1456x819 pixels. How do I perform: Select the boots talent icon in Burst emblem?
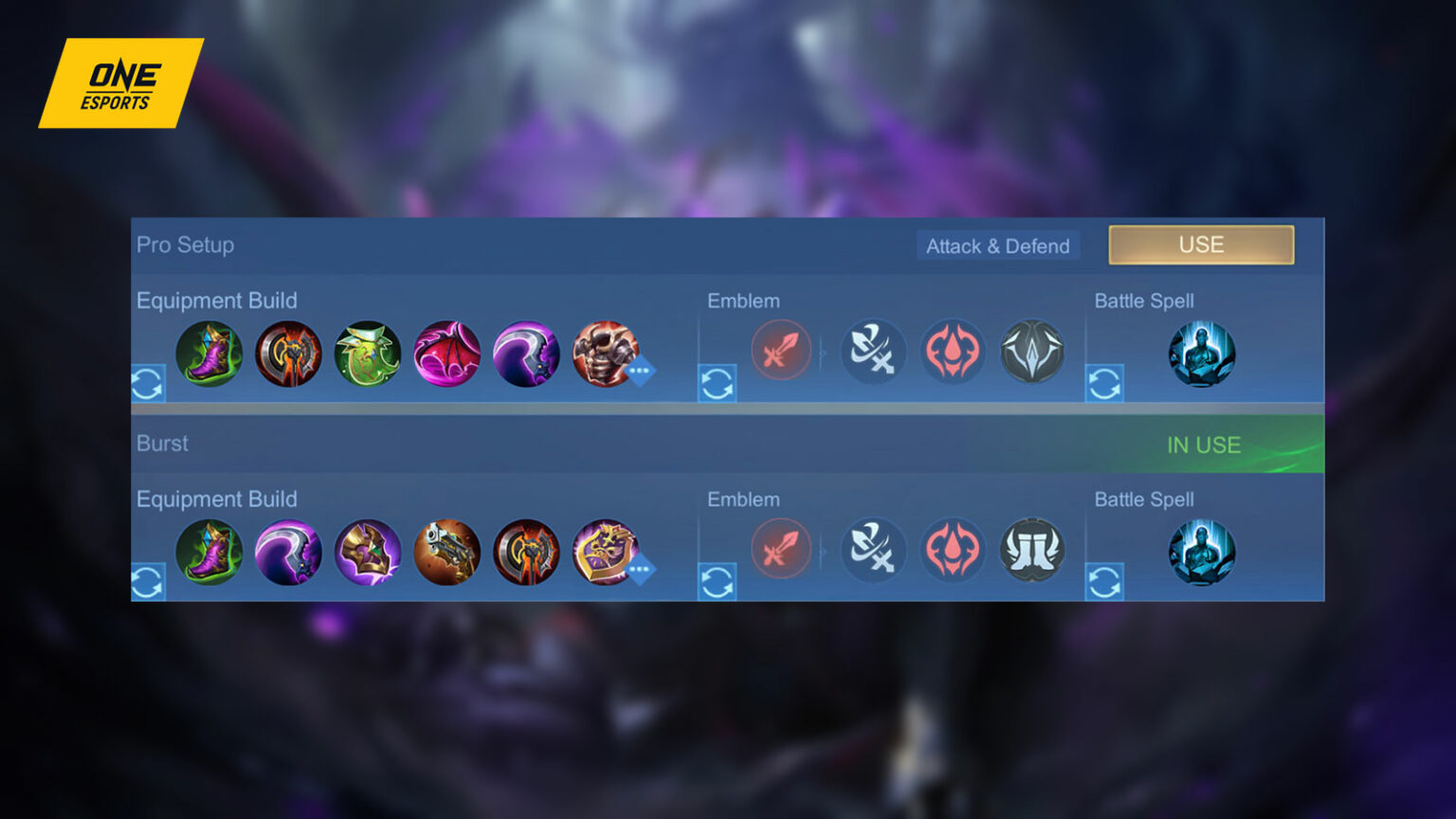coord(1031,551)
